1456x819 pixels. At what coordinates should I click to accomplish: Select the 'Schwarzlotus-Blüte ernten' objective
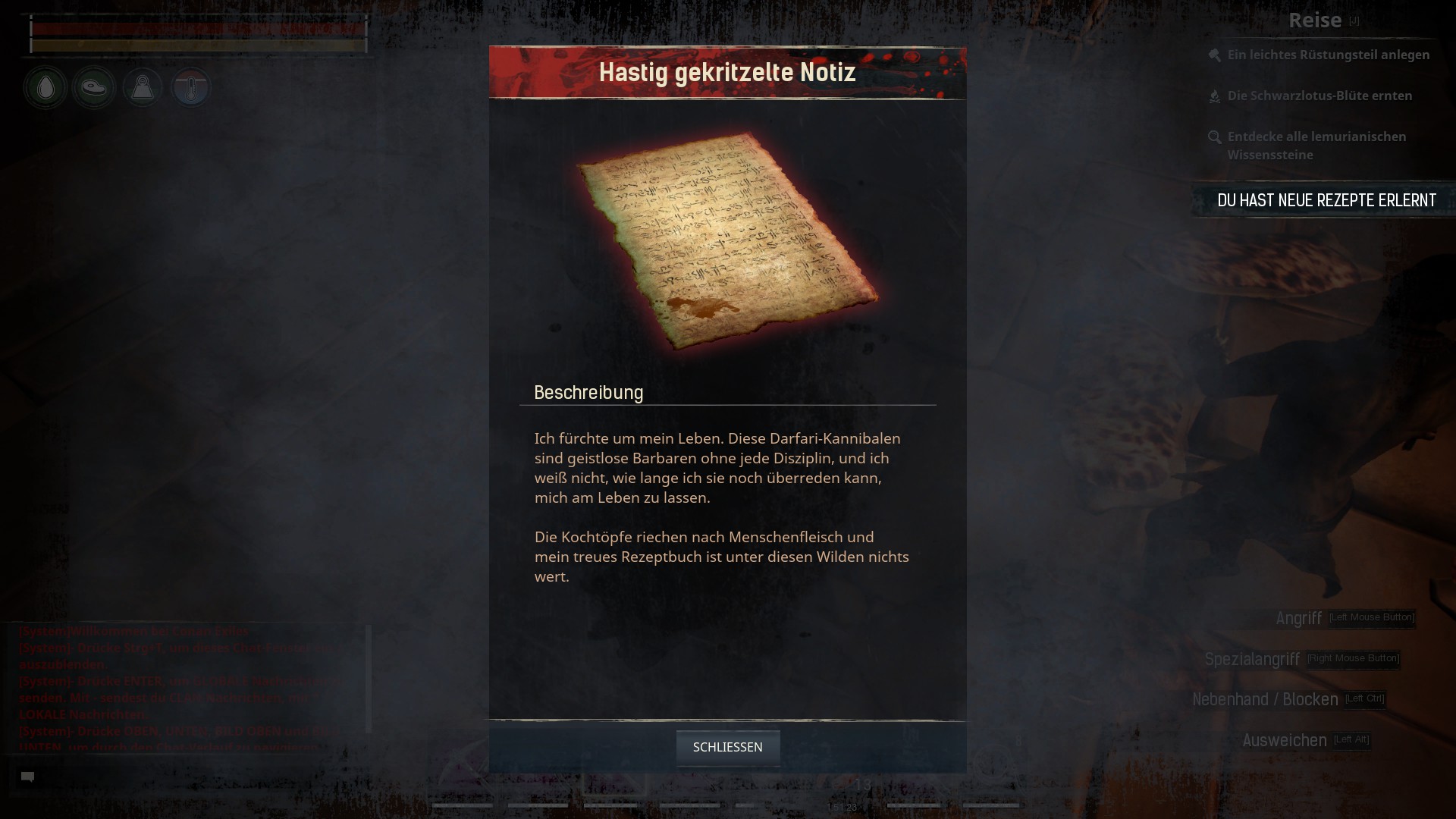coord(1319,96)
